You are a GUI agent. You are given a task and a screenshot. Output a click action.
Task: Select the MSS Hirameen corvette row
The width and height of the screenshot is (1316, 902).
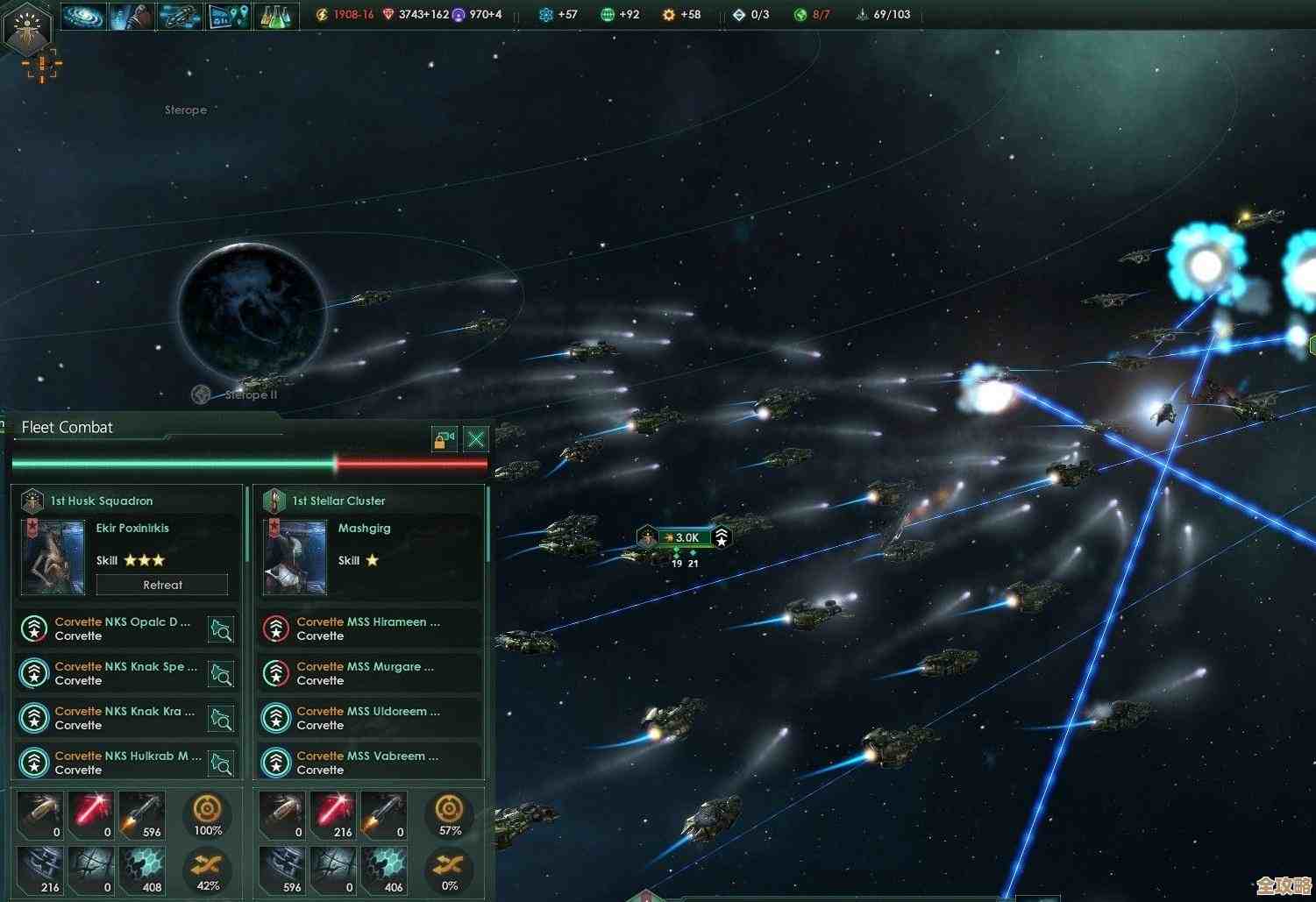tap(368, 629)
